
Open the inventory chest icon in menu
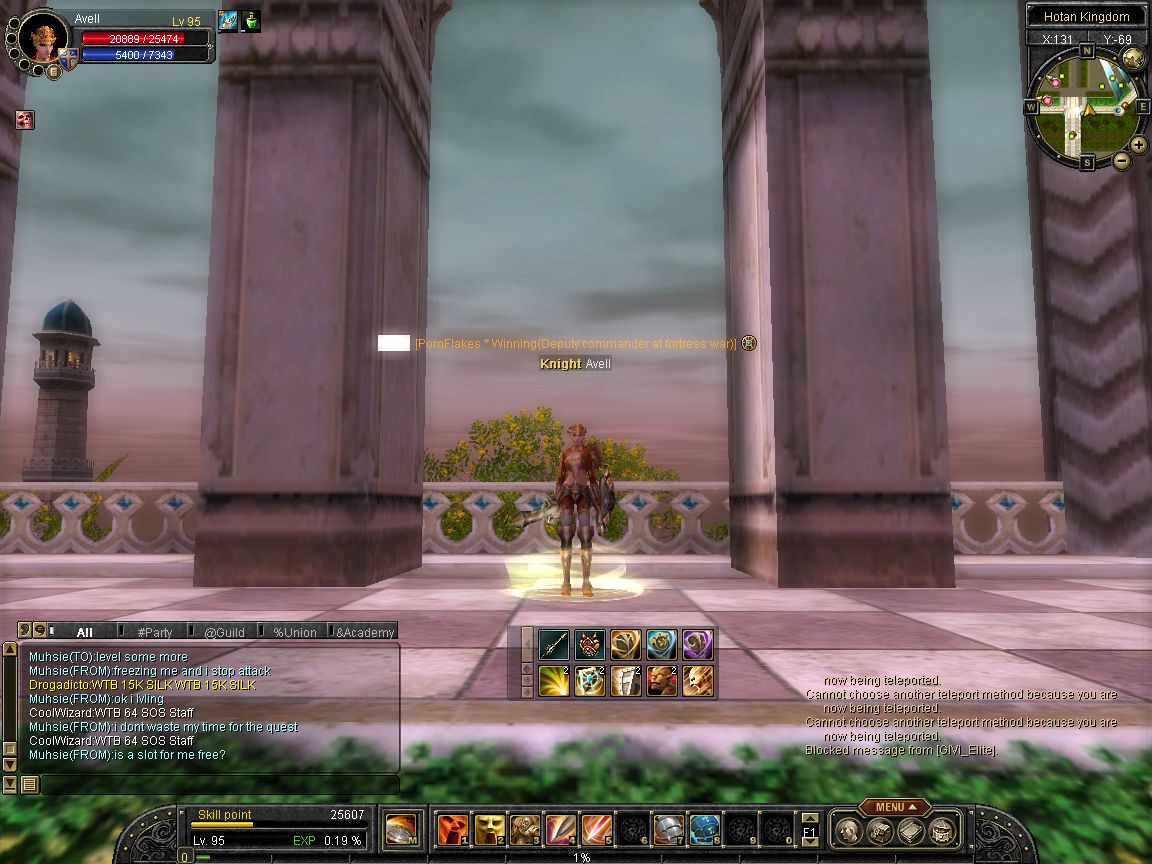(x=880, y=830)
